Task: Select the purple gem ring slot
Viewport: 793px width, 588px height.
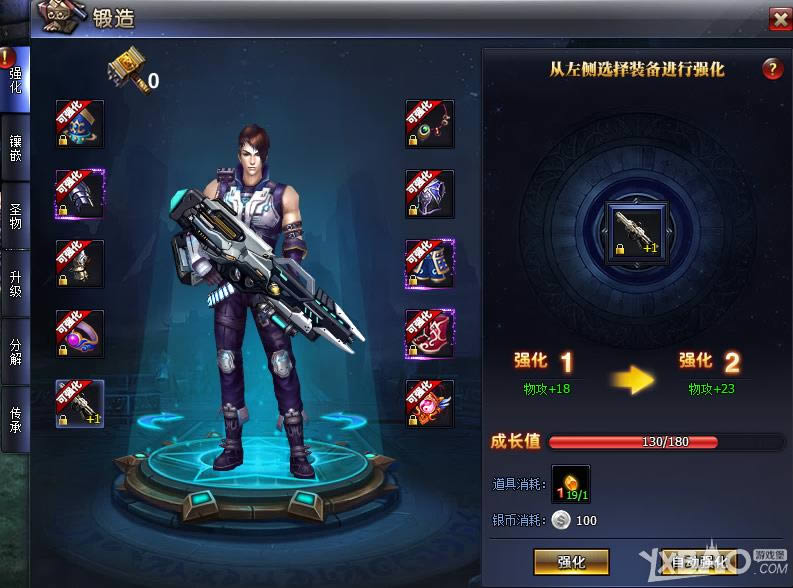Action: click(80, 334)
